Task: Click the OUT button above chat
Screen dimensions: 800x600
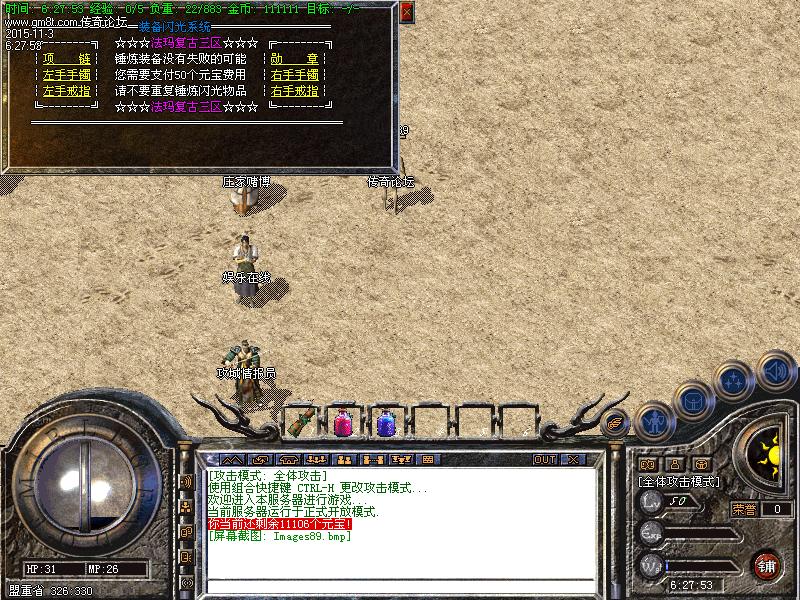Action: [x=545, y=460]
